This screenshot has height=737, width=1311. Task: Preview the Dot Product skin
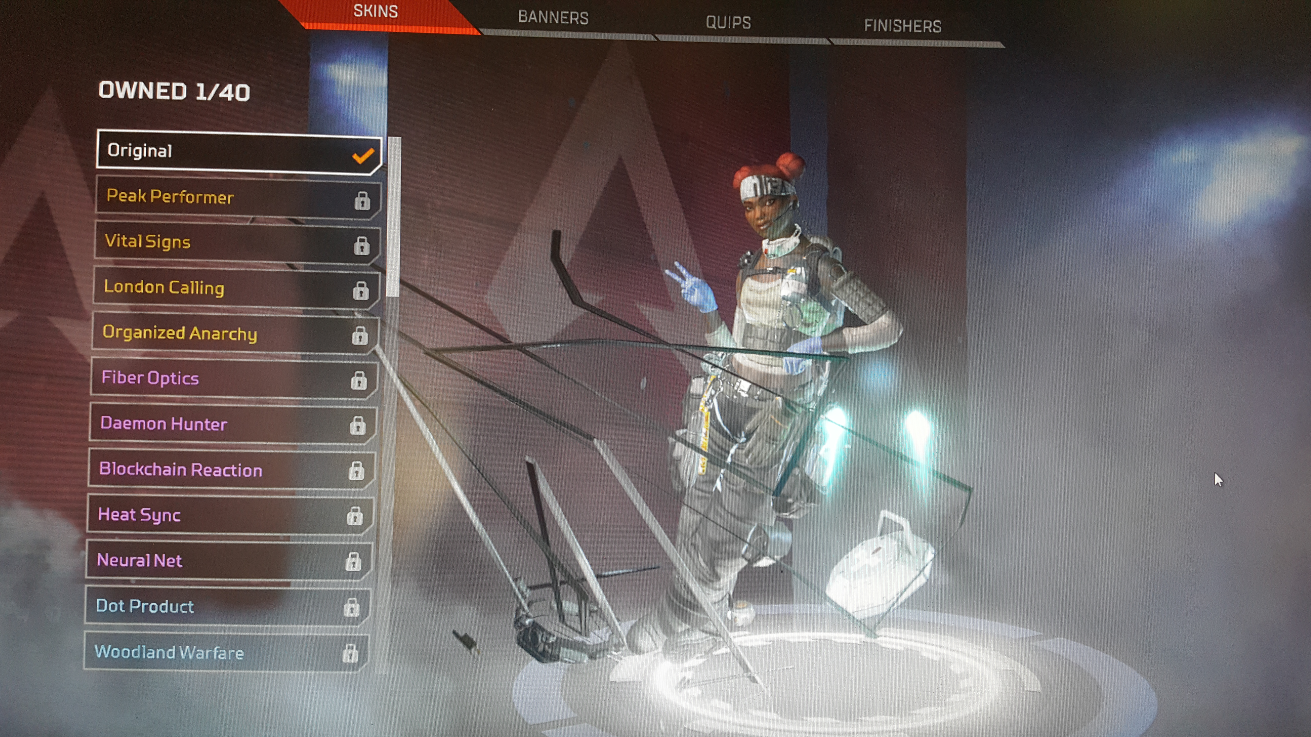tap(227, 606)
